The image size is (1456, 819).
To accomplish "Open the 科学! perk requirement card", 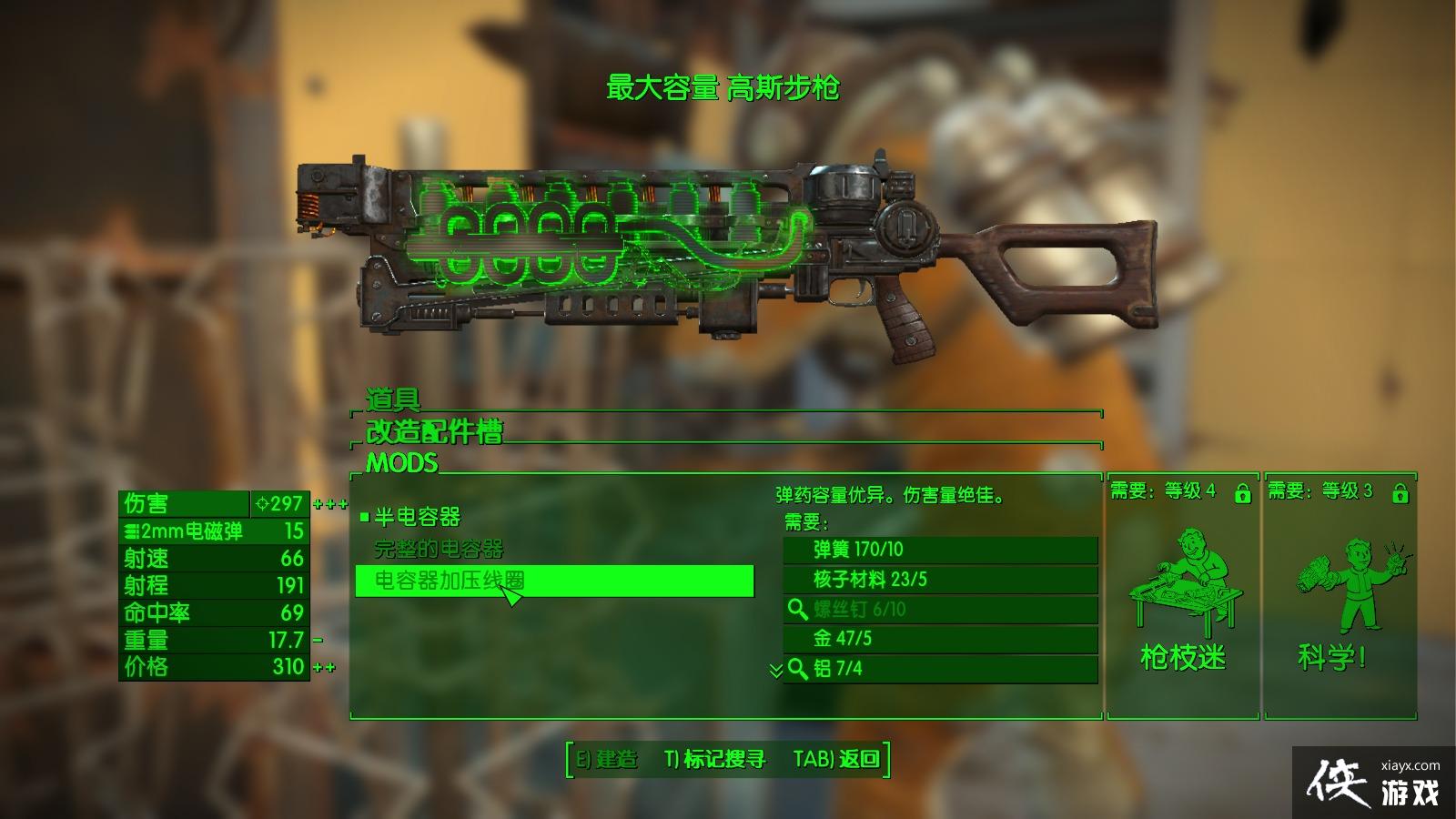I will (1339, 596).
